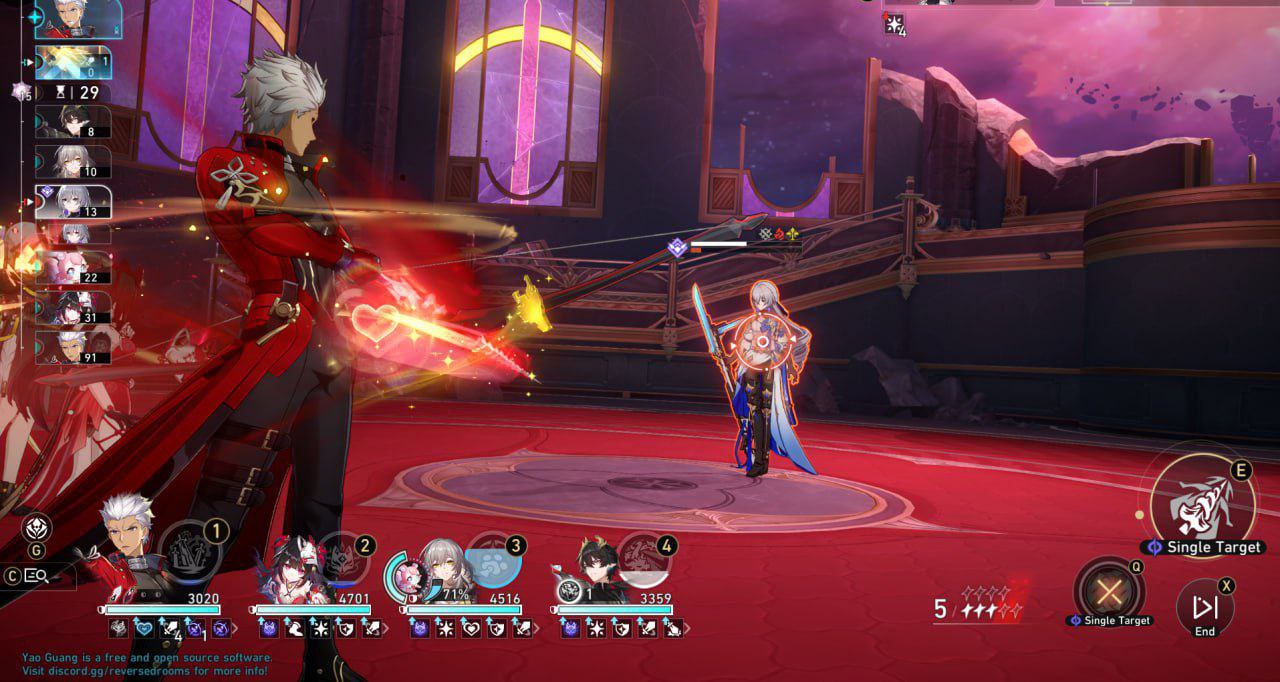Open the battle details magnifier icon
1280x682 pixels.
pos(37,575)
